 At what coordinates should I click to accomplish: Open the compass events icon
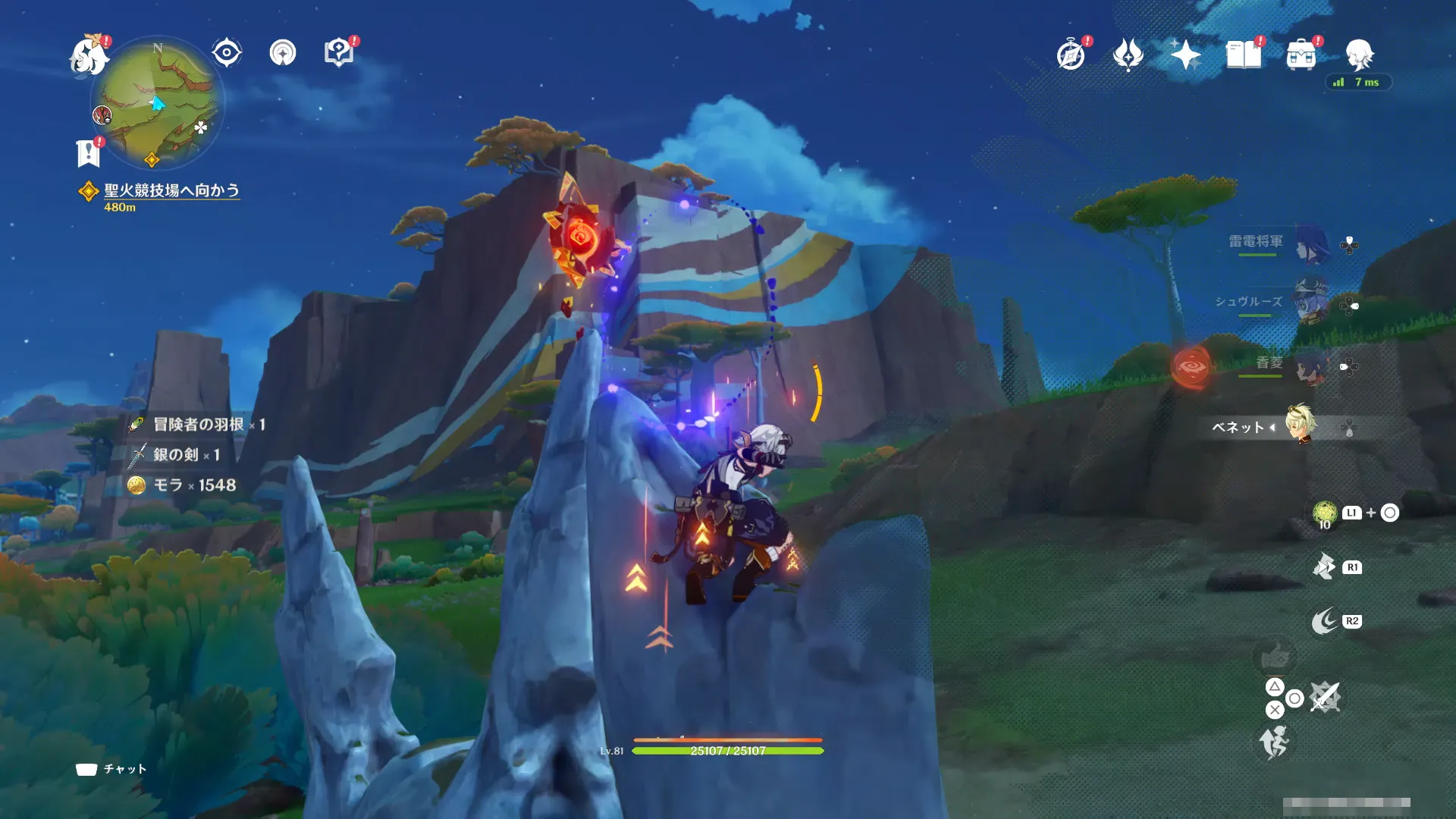tap(1071, 55)
